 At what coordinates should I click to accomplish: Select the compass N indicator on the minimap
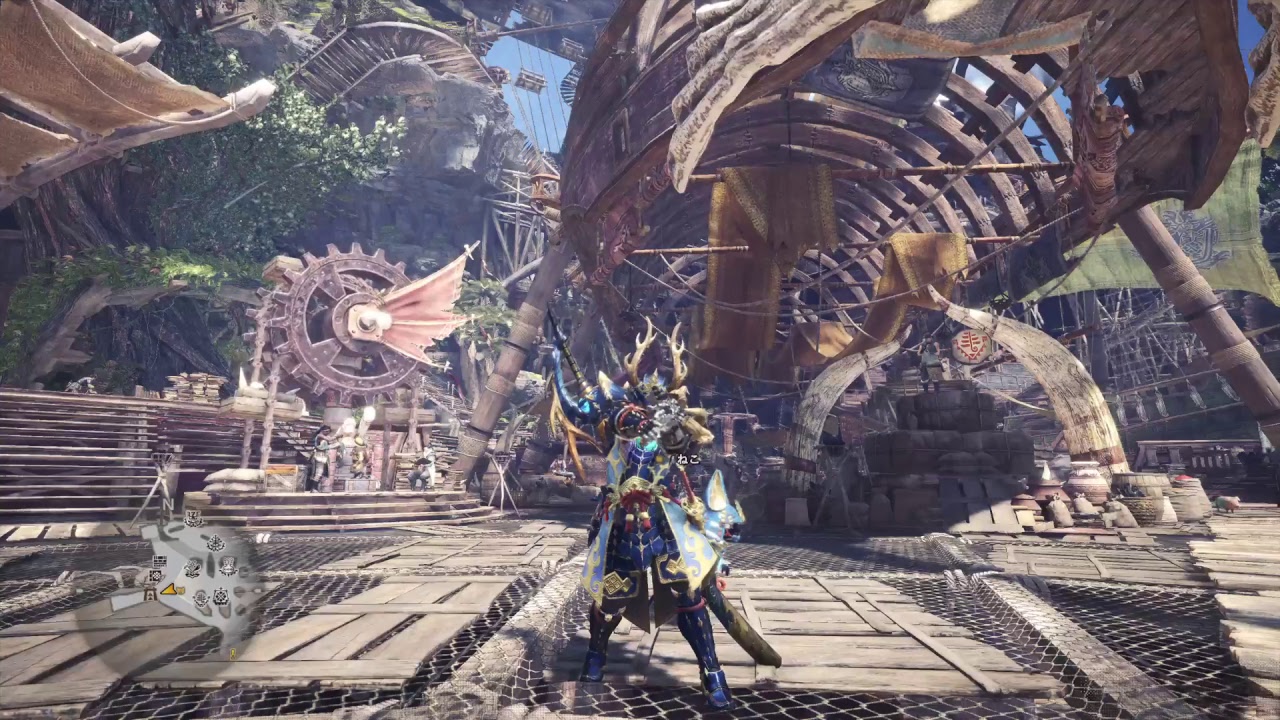click(167, 505)
